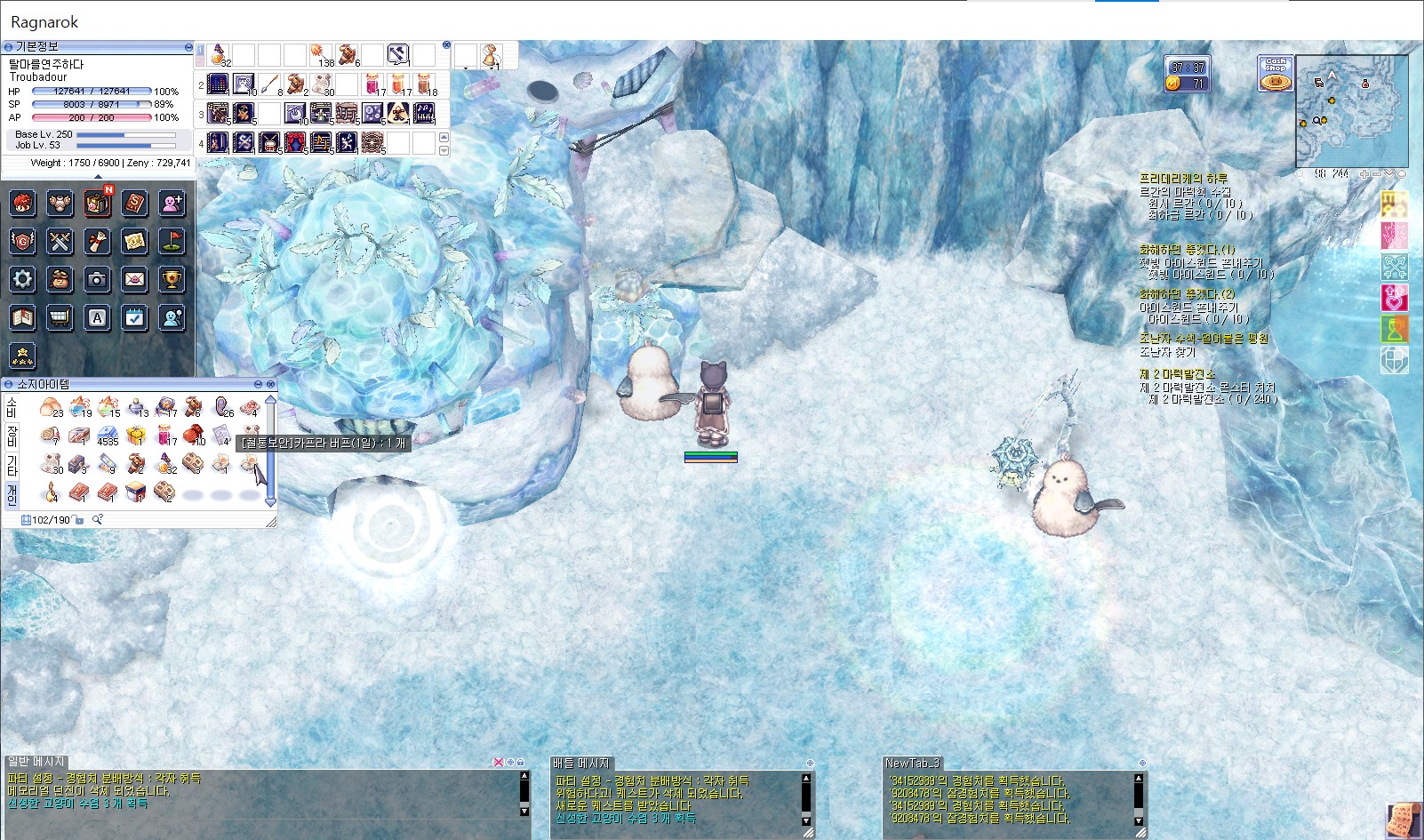Open the trophy achievements icon
This screenshot has height=840, width=1424.
[172, 279]
